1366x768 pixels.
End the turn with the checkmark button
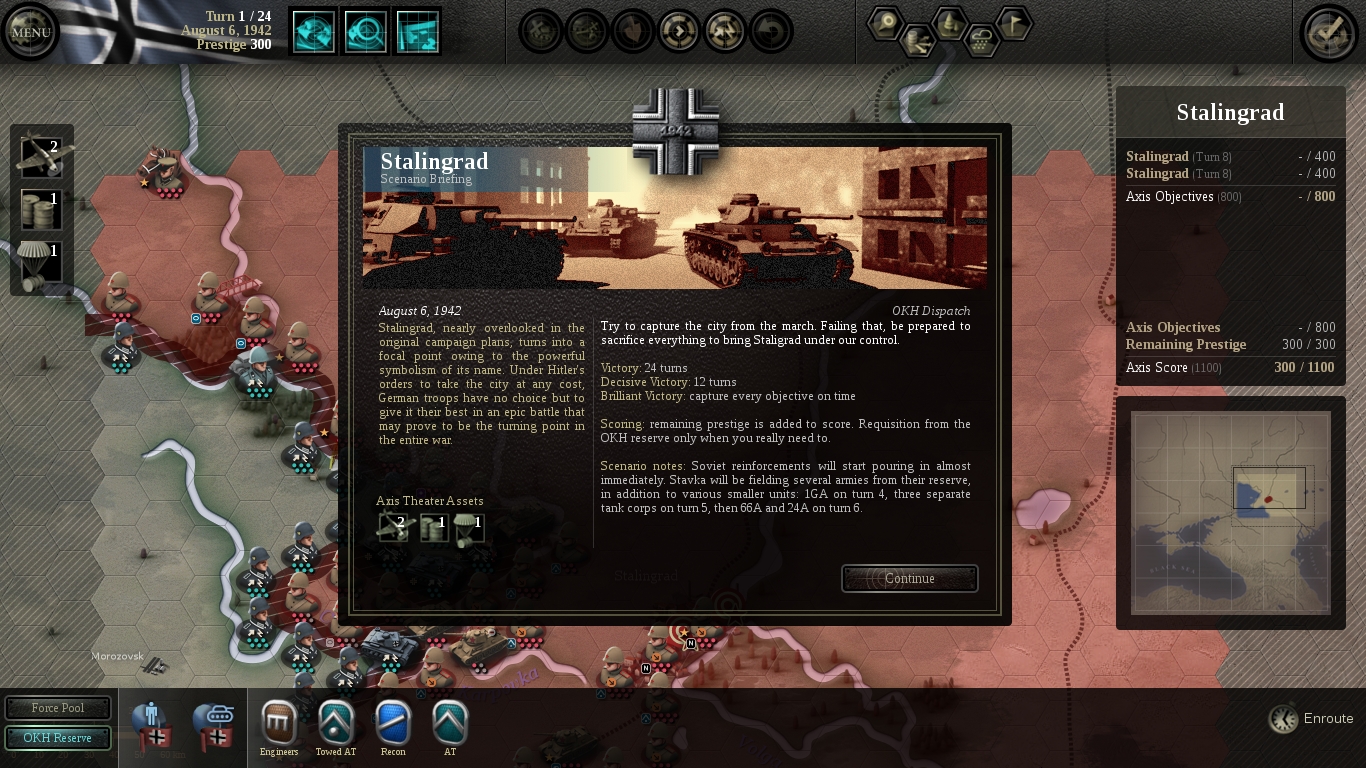[1328, 33]
